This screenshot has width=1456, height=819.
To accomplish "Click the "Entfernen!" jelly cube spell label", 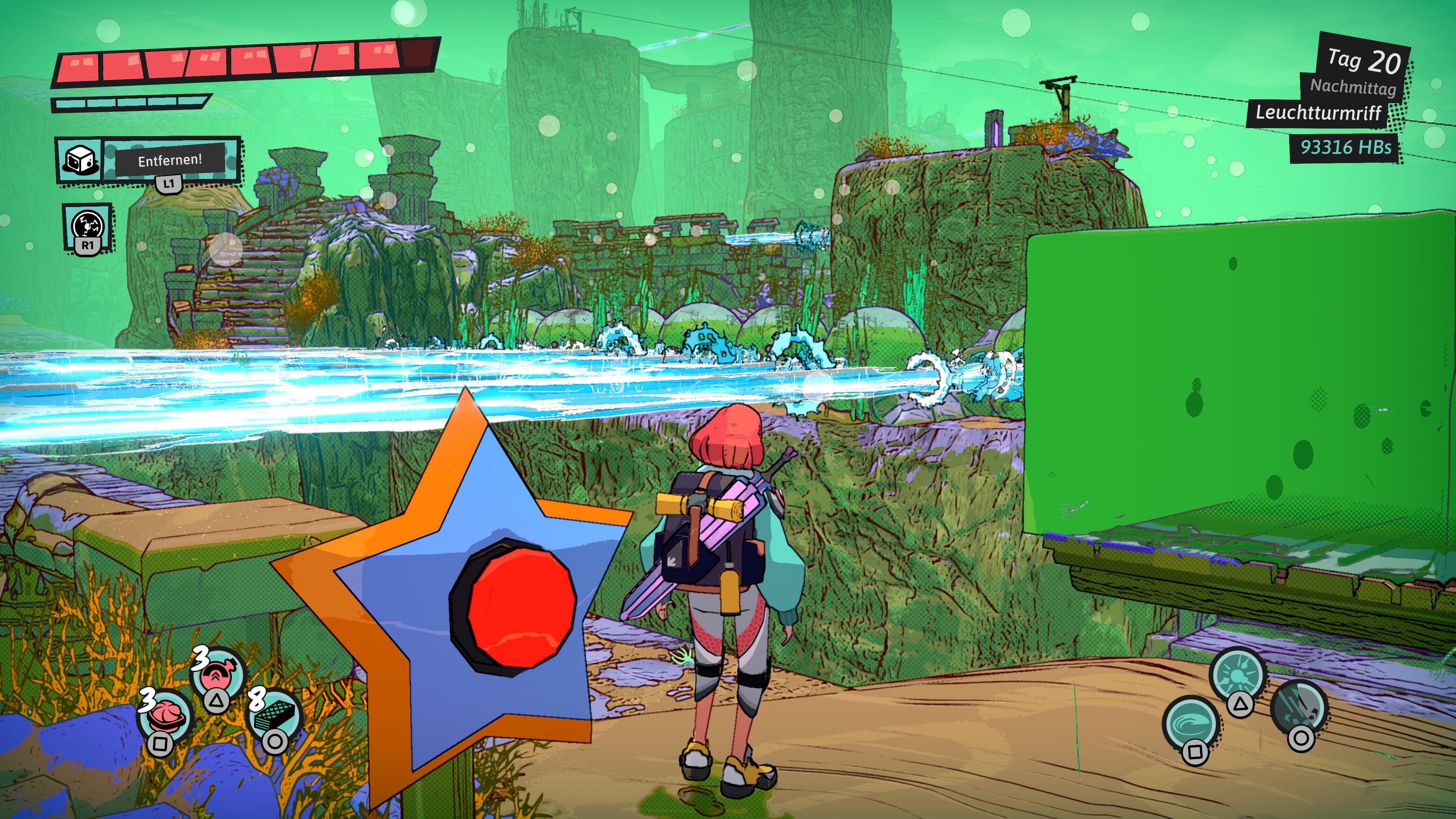I will (x=169, y=160).
